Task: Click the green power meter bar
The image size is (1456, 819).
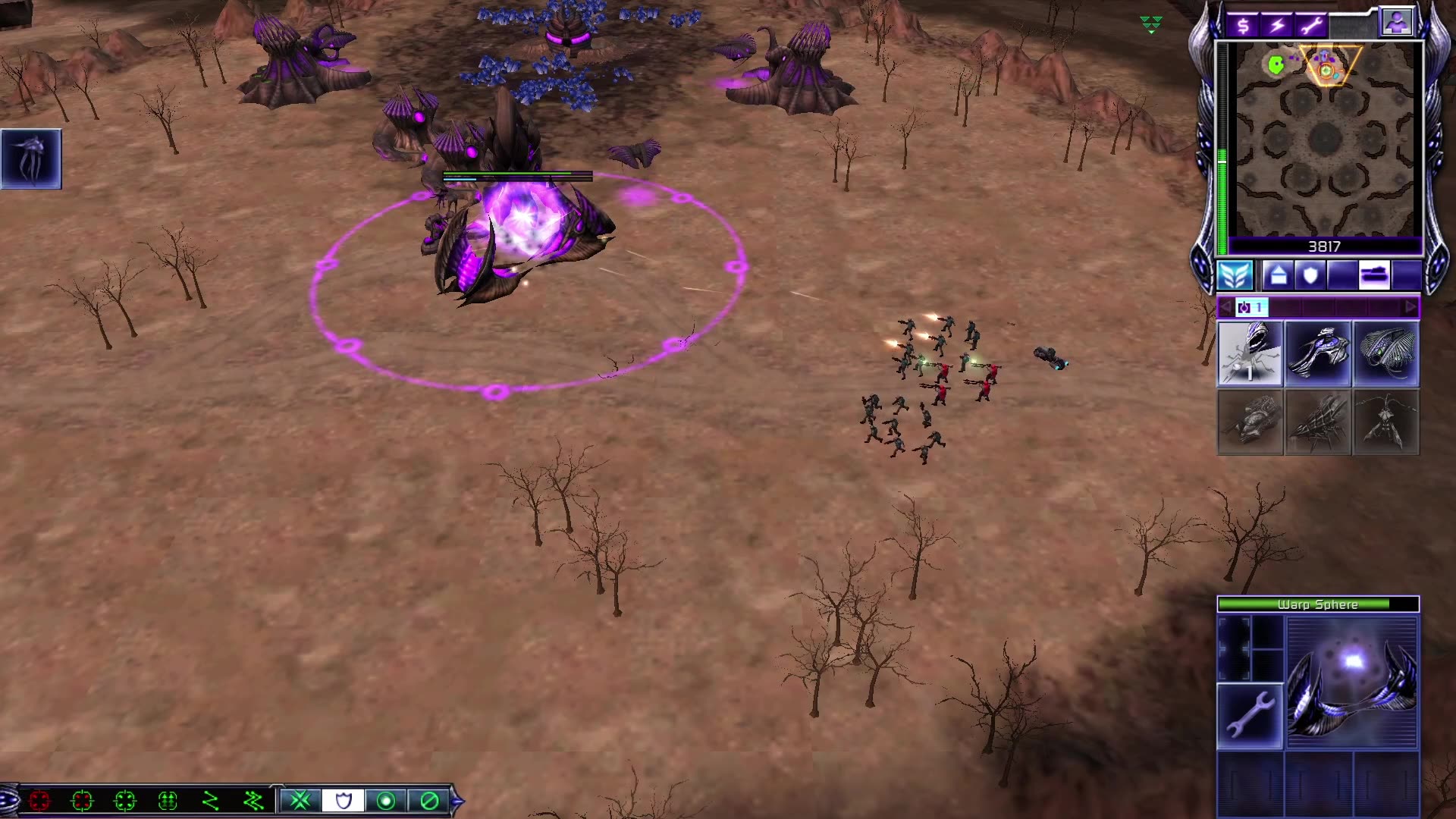Action: tap(1221, 190)
